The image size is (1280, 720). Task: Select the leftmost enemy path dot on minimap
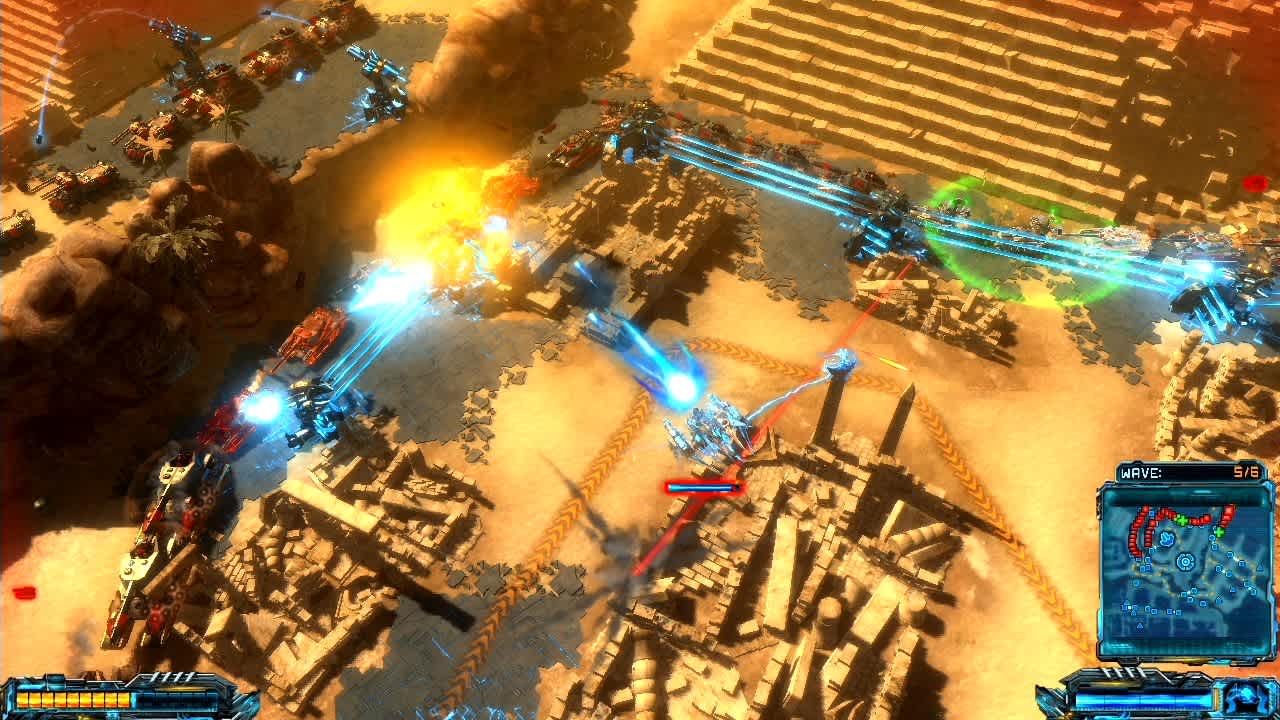(x=1130, y=541)
